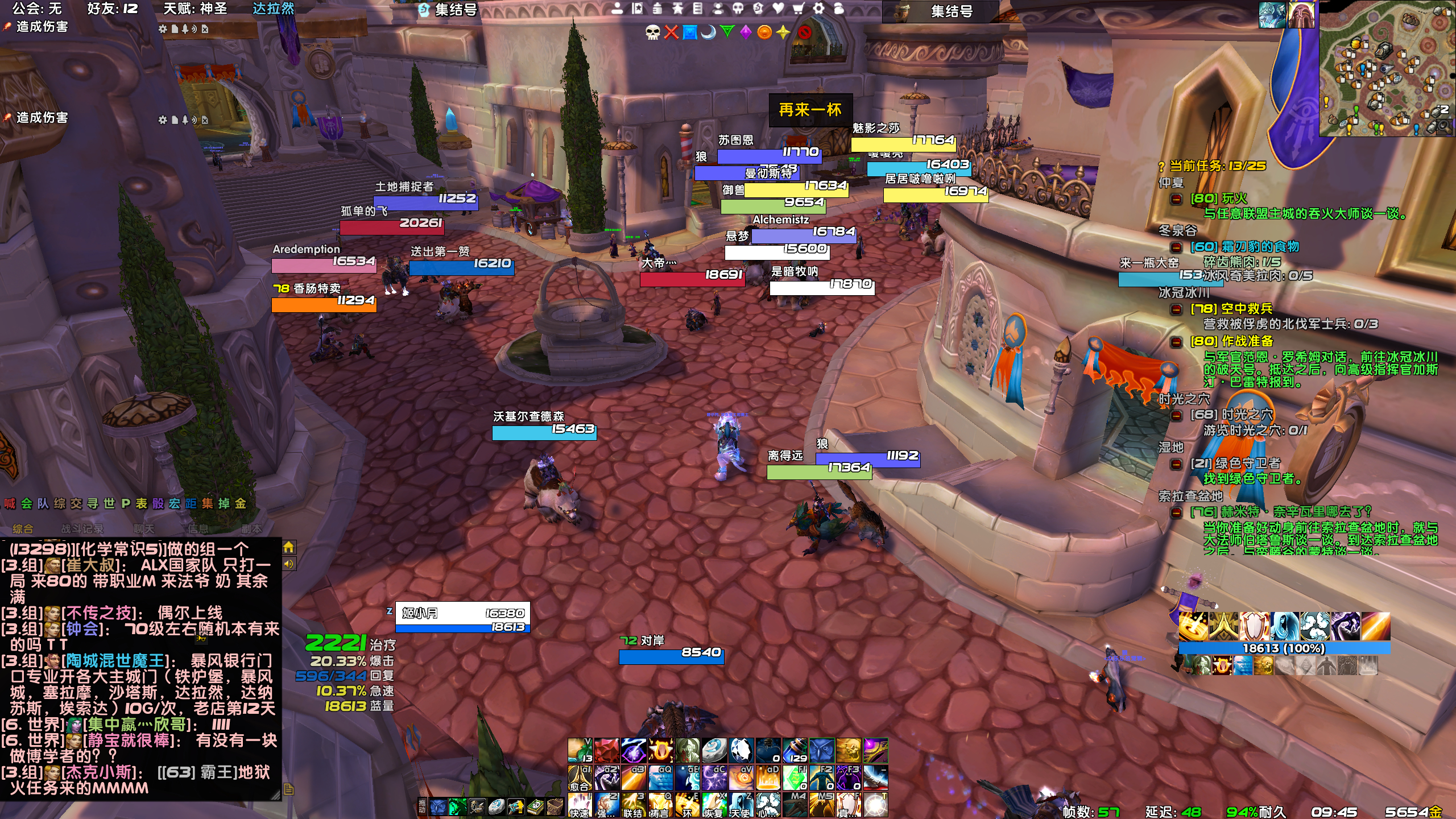This screenshot has width=1456, height=819.
Task: Open the character silhouette menu icon
Action: click(x=617, y=9)
